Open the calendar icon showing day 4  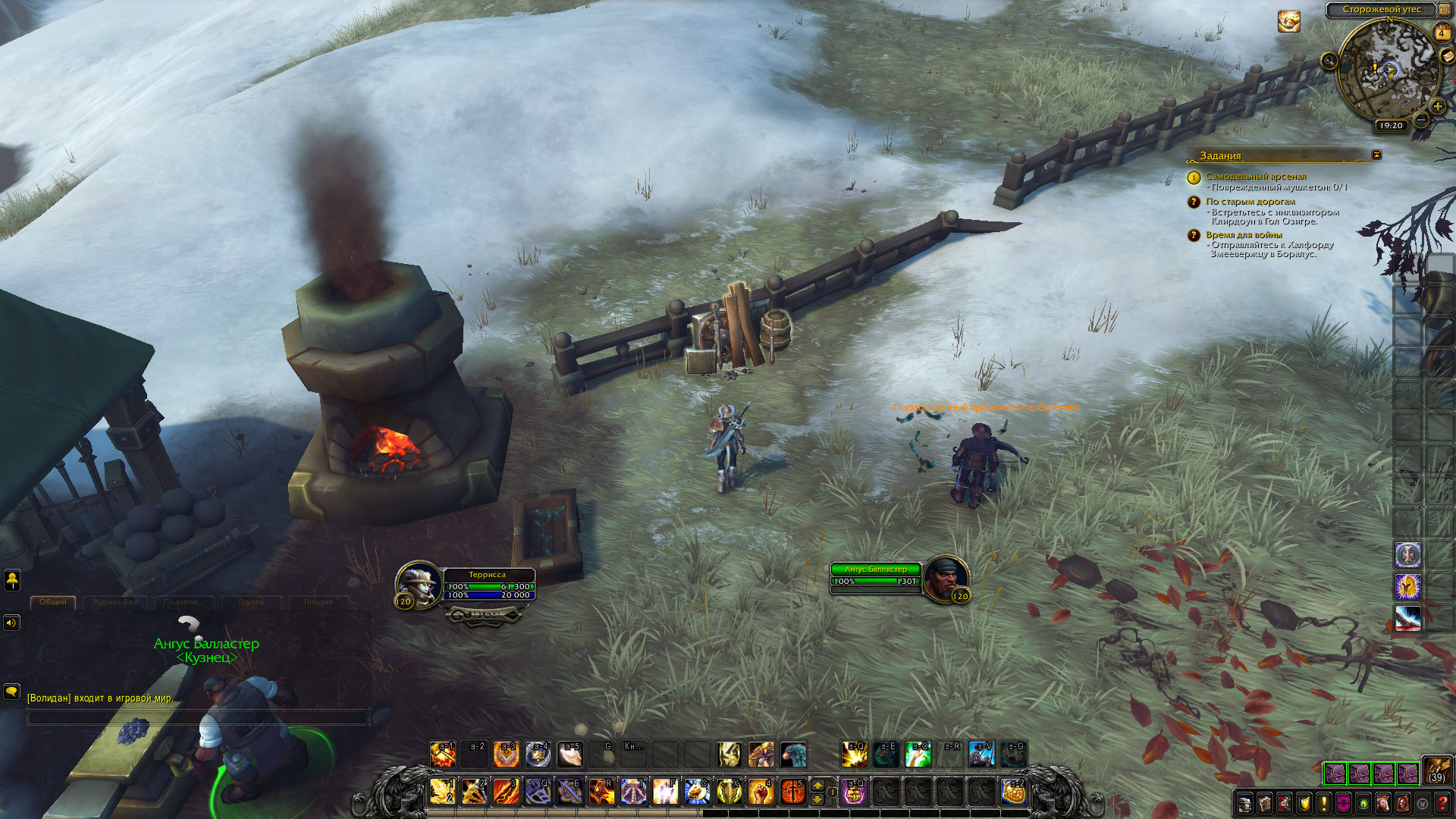[1442, 33]
